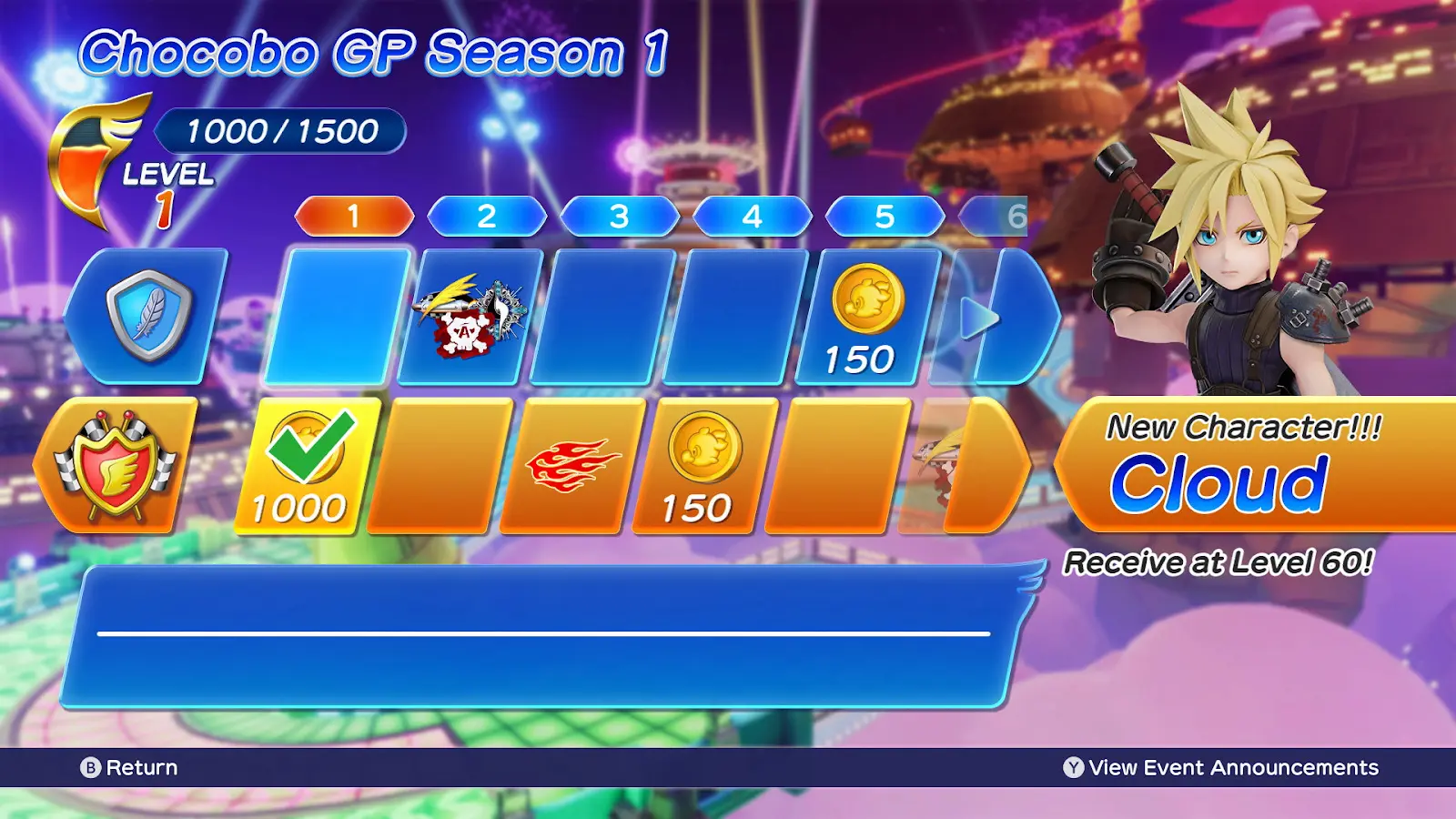Select the level 5 marker

(885, 217)
